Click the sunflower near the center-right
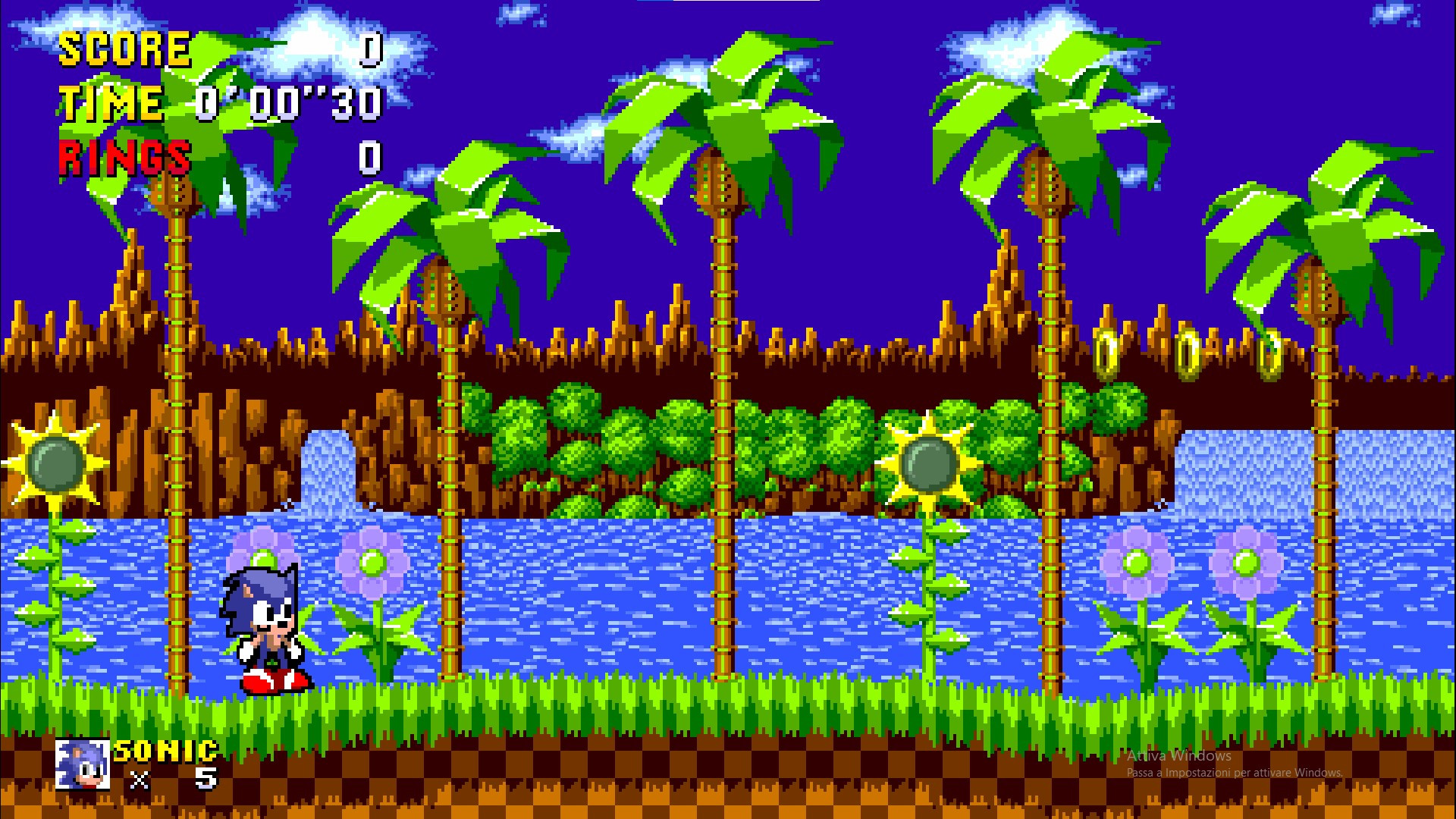Image resolution: width=1456 pixels, height=819 pixels. [929, 463]
